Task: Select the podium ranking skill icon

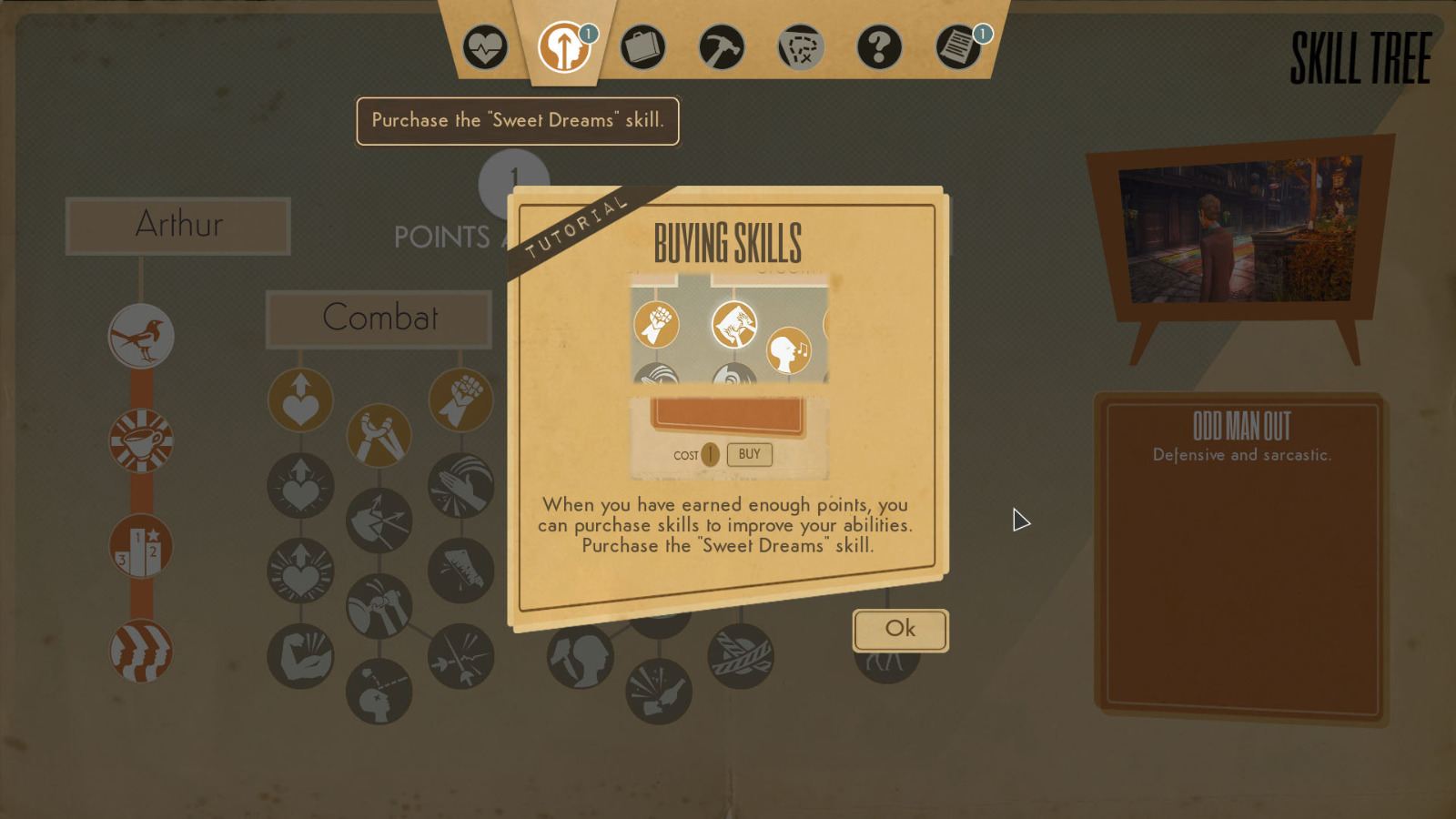Action: coord(141,546)
